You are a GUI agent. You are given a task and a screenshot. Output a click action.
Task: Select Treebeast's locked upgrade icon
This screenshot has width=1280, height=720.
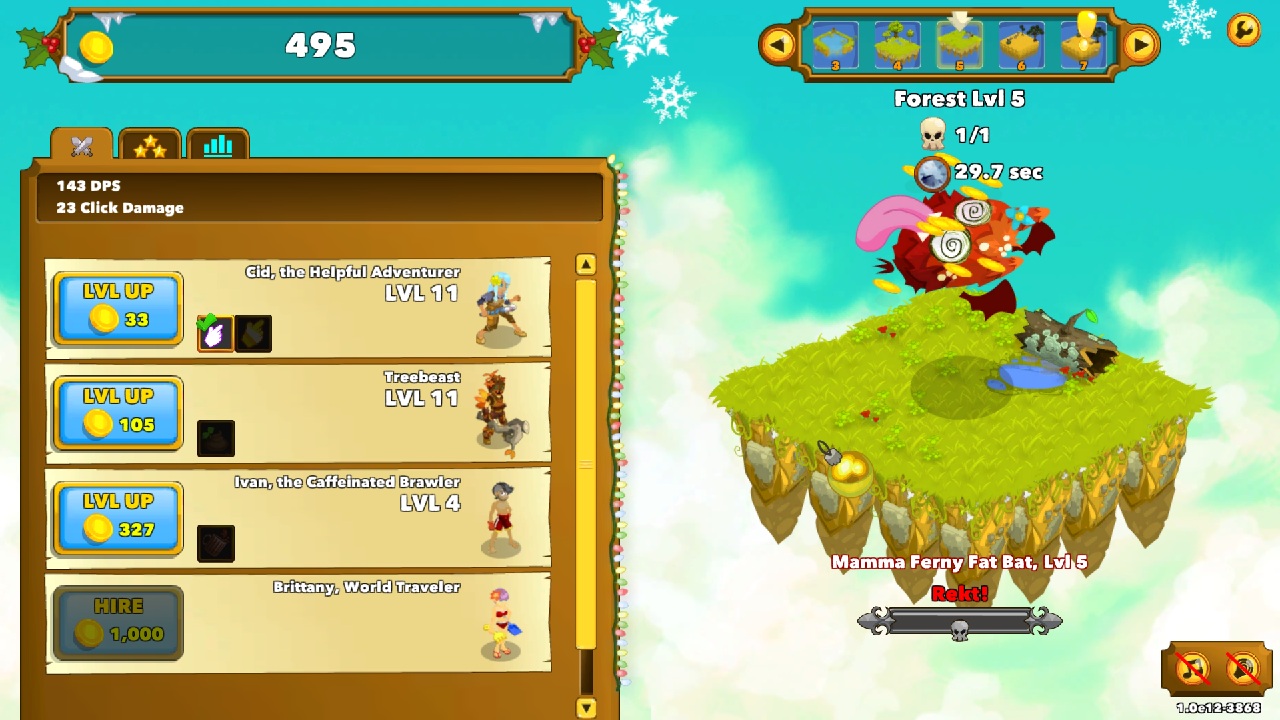point(216,438)
